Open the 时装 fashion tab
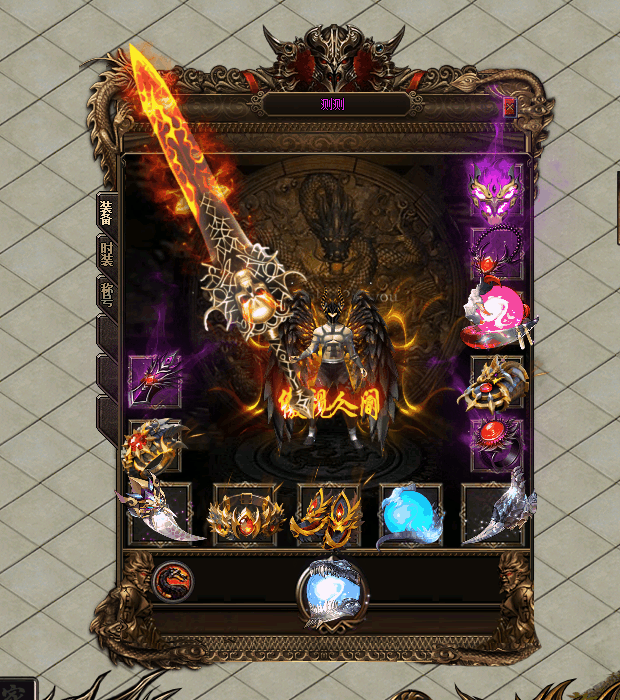This screenshot has width=620, height=700. pos(106,252)
